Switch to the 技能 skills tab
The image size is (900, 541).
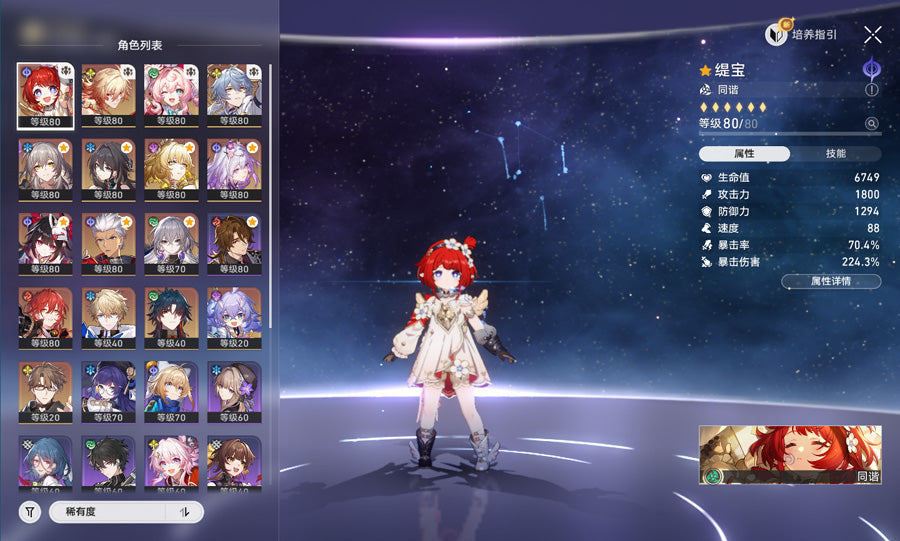(835, 154)
